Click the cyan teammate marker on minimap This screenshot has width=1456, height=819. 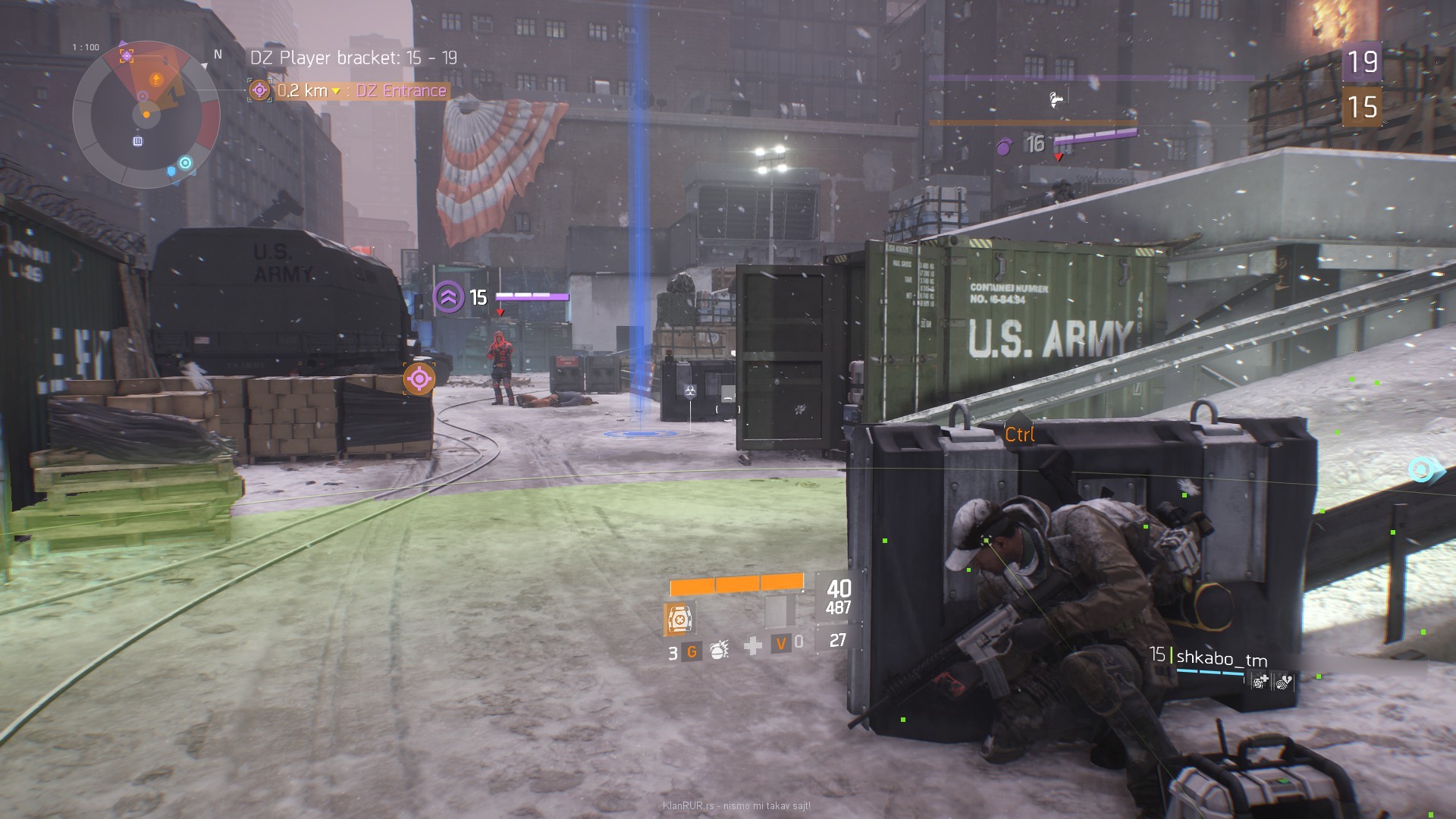tap(185, 163)
